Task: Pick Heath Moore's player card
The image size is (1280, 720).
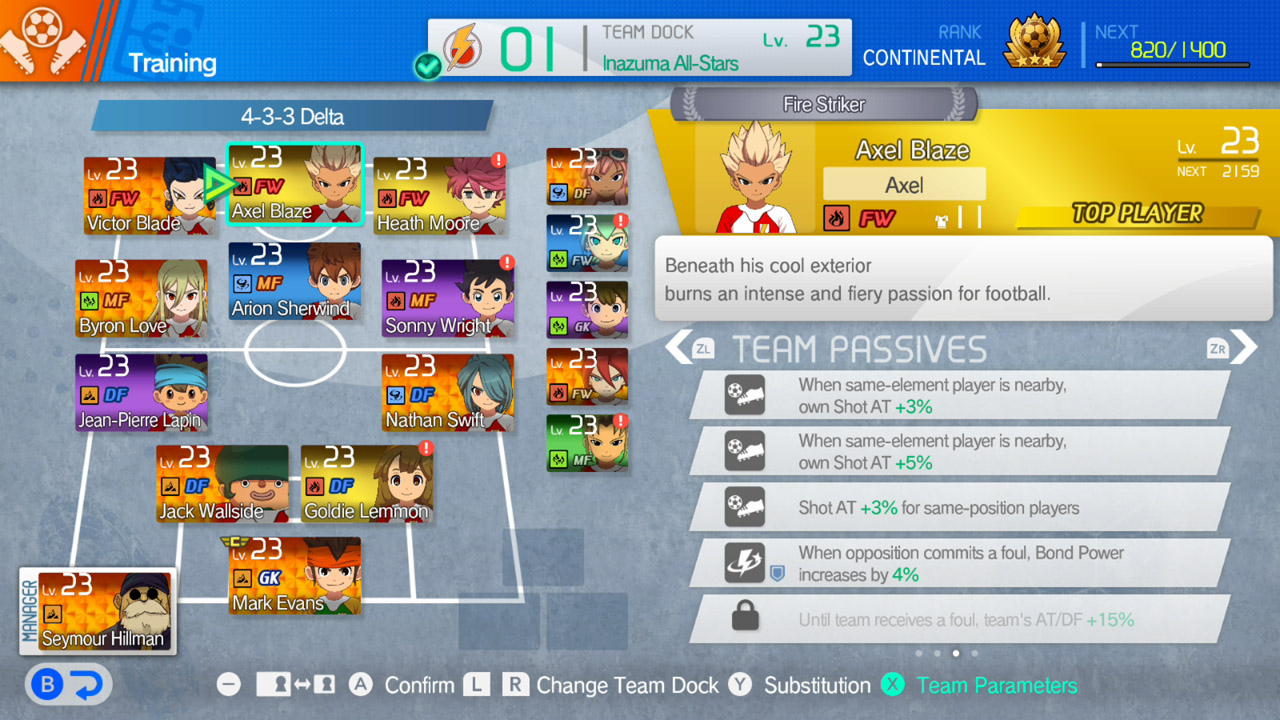Action: point(440,195)
